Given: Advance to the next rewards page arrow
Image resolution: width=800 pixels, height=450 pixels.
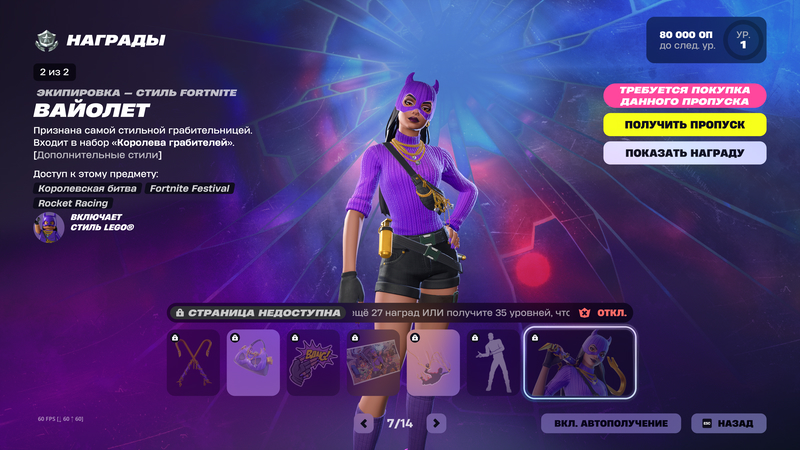Looking at the screenshot, I should [436, 423].
